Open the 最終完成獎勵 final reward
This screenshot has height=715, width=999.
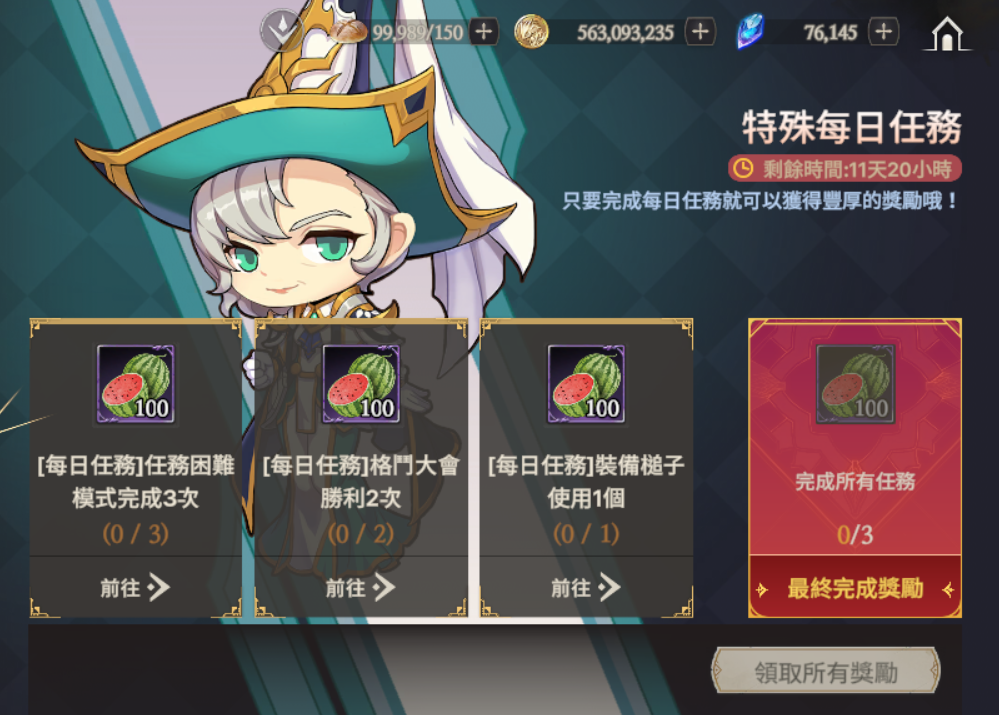coord(855,589)
